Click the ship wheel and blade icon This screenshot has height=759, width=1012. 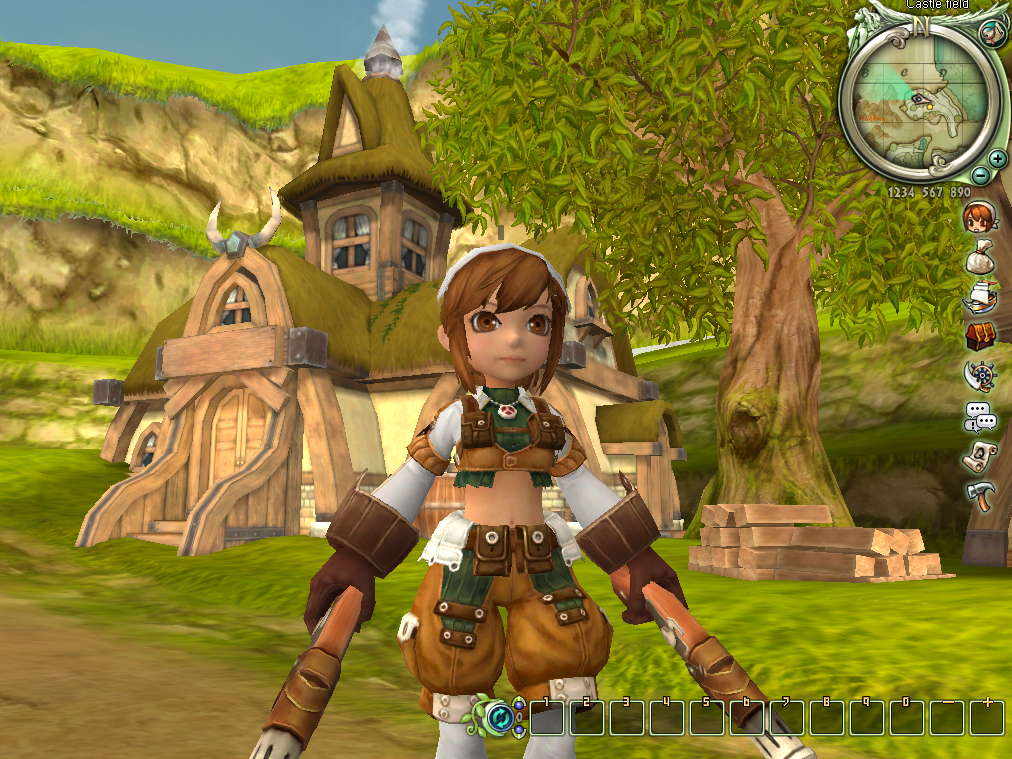[978, 375]
